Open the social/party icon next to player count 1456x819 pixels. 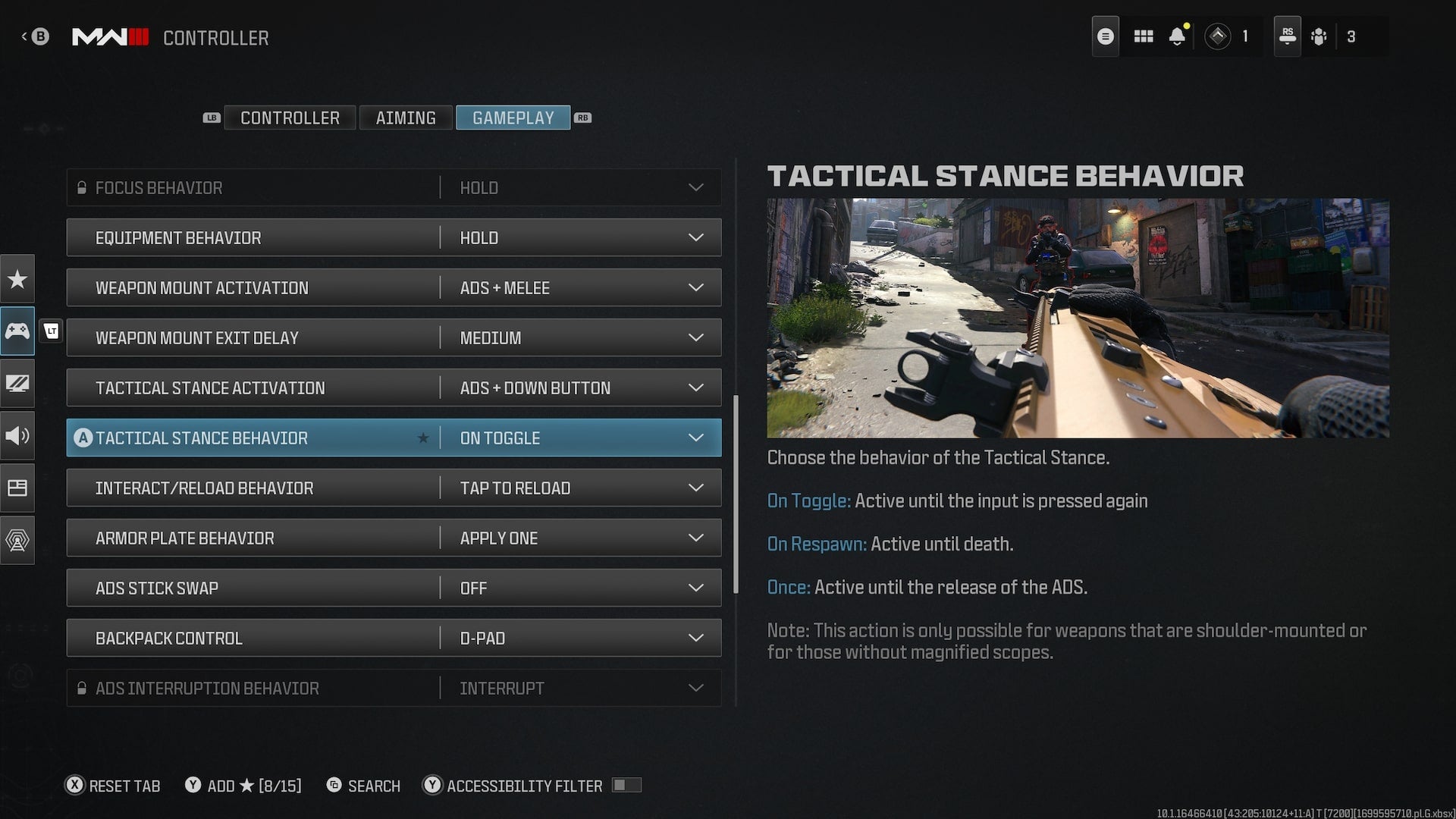(x=1319, y=36)
